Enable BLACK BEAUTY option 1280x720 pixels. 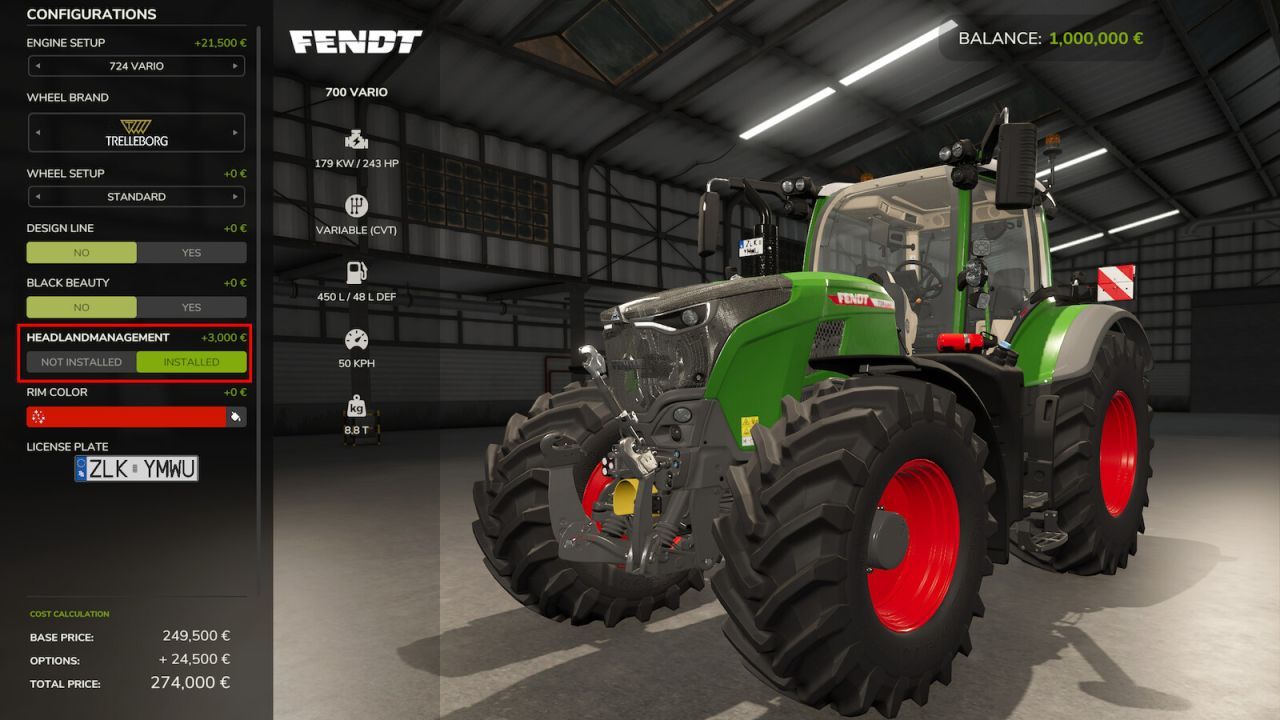[191, 307]
